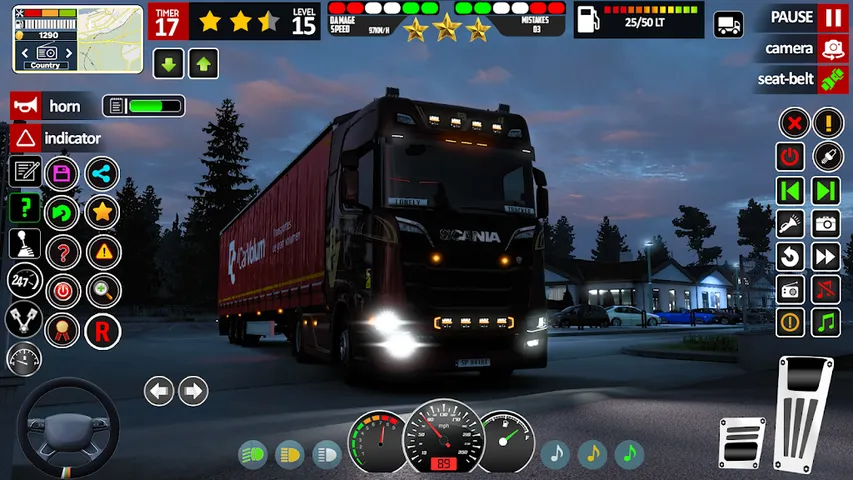The height and width of the screenshot is (480, 853).
Task: Click the green down arrow button
Action: 169,65
